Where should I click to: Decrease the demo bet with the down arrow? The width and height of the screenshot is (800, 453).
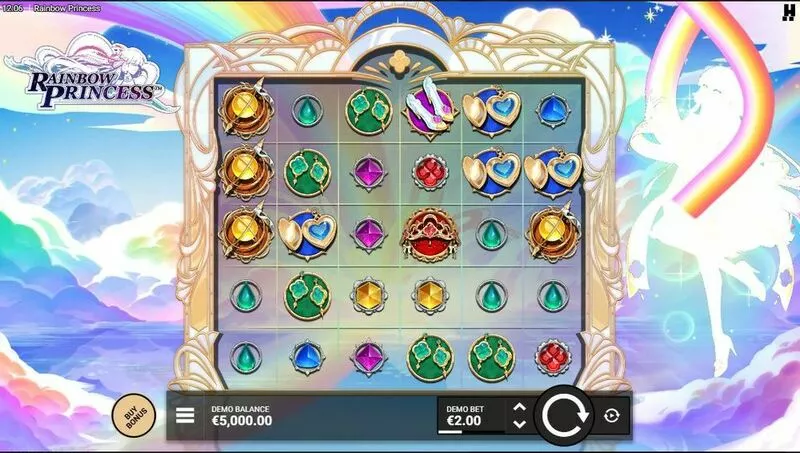click(518, 424)
